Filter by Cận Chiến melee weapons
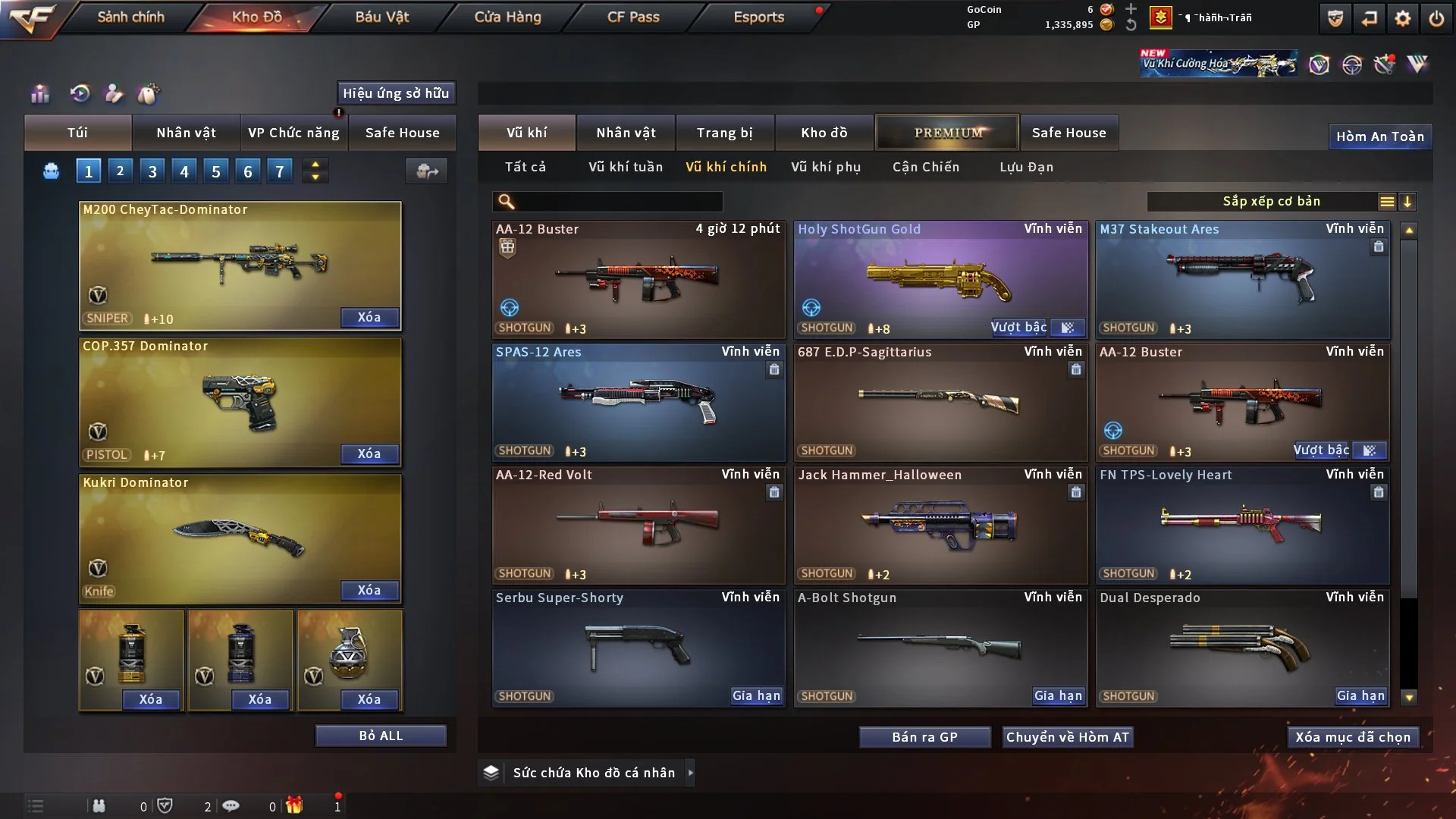The image size is (1456, 819). [925, 167]
